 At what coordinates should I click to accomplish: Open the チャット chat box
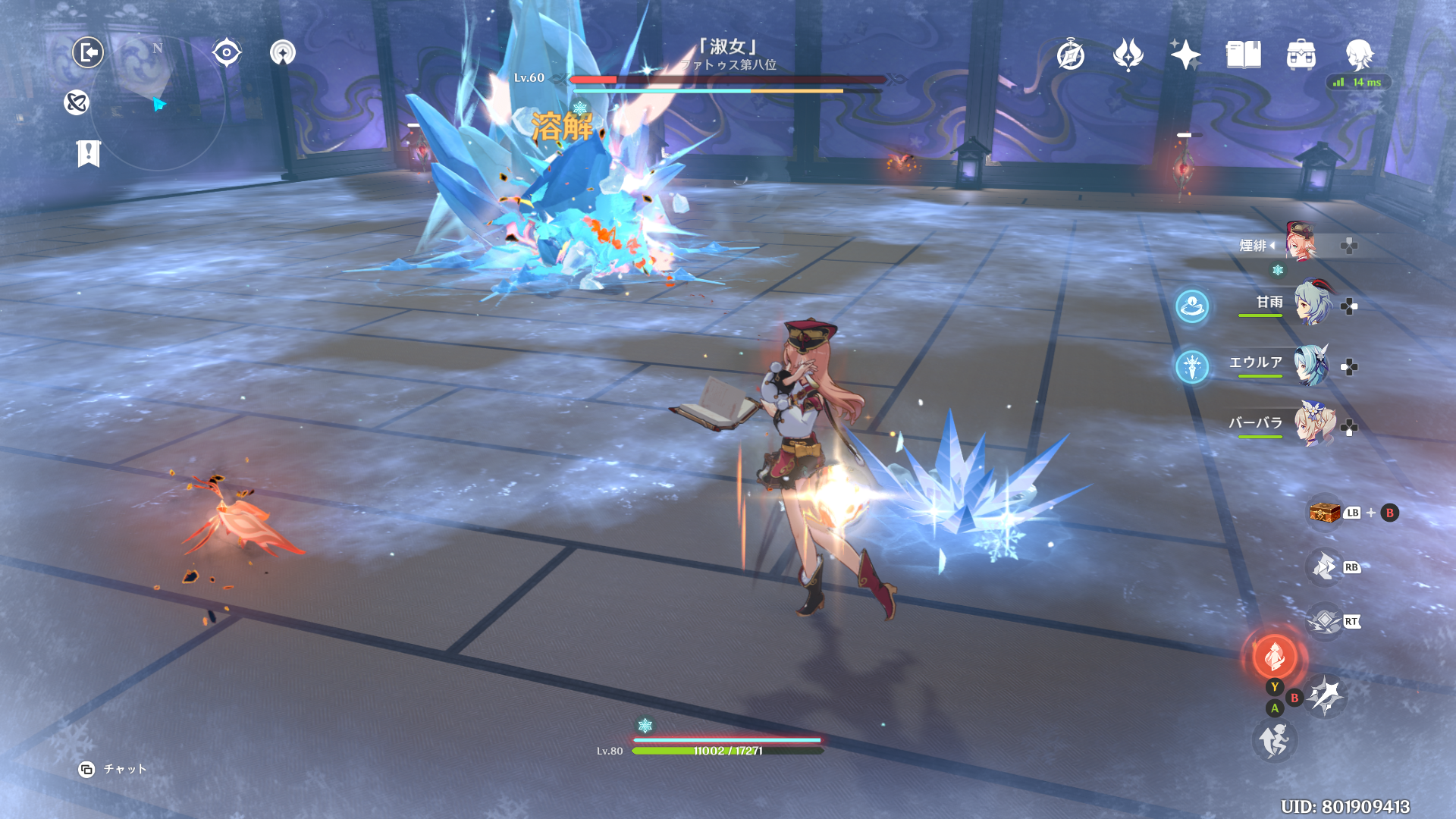(113, 769)
